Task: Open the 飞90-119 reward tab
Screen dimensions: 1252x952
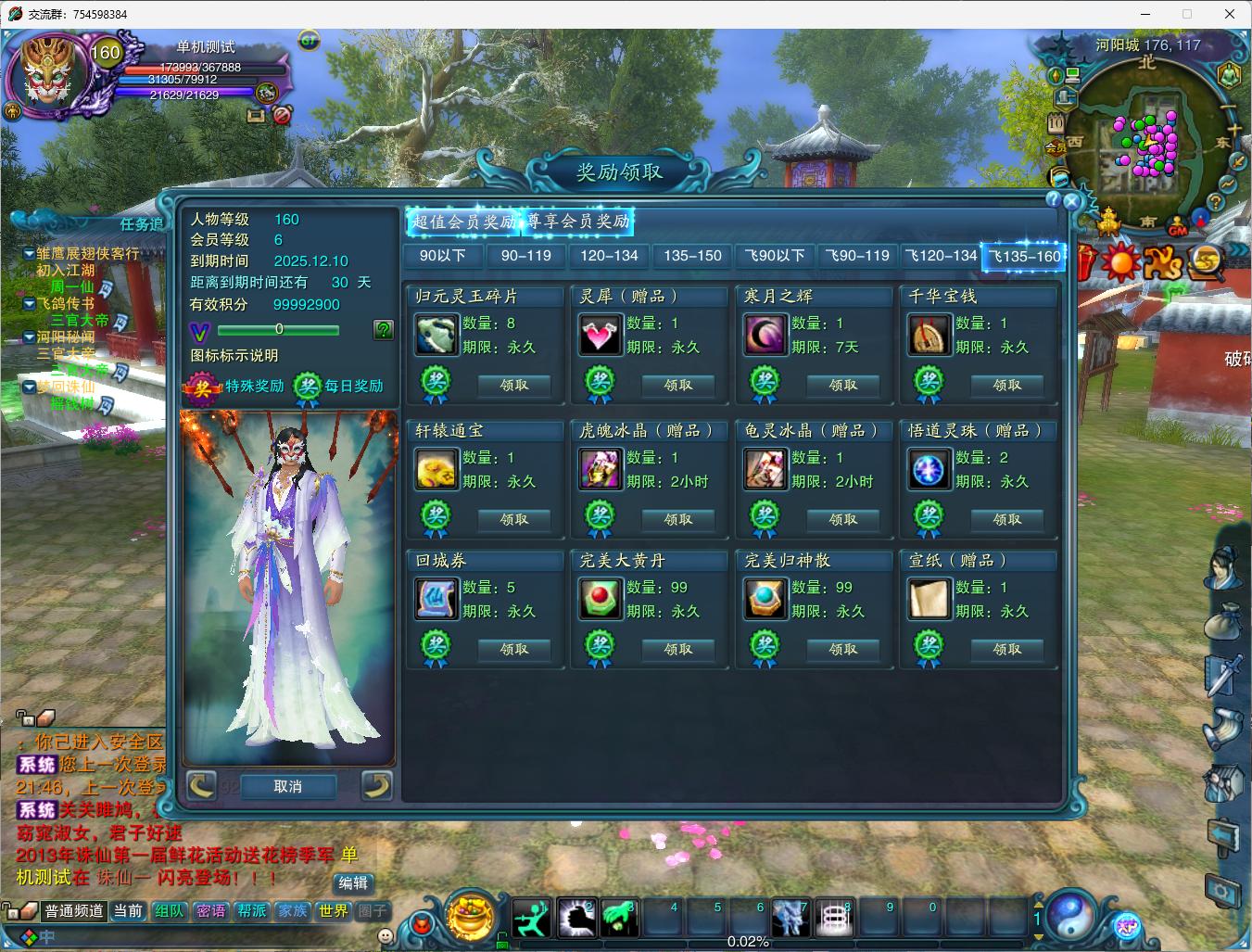Action: [x=857, y=256]
